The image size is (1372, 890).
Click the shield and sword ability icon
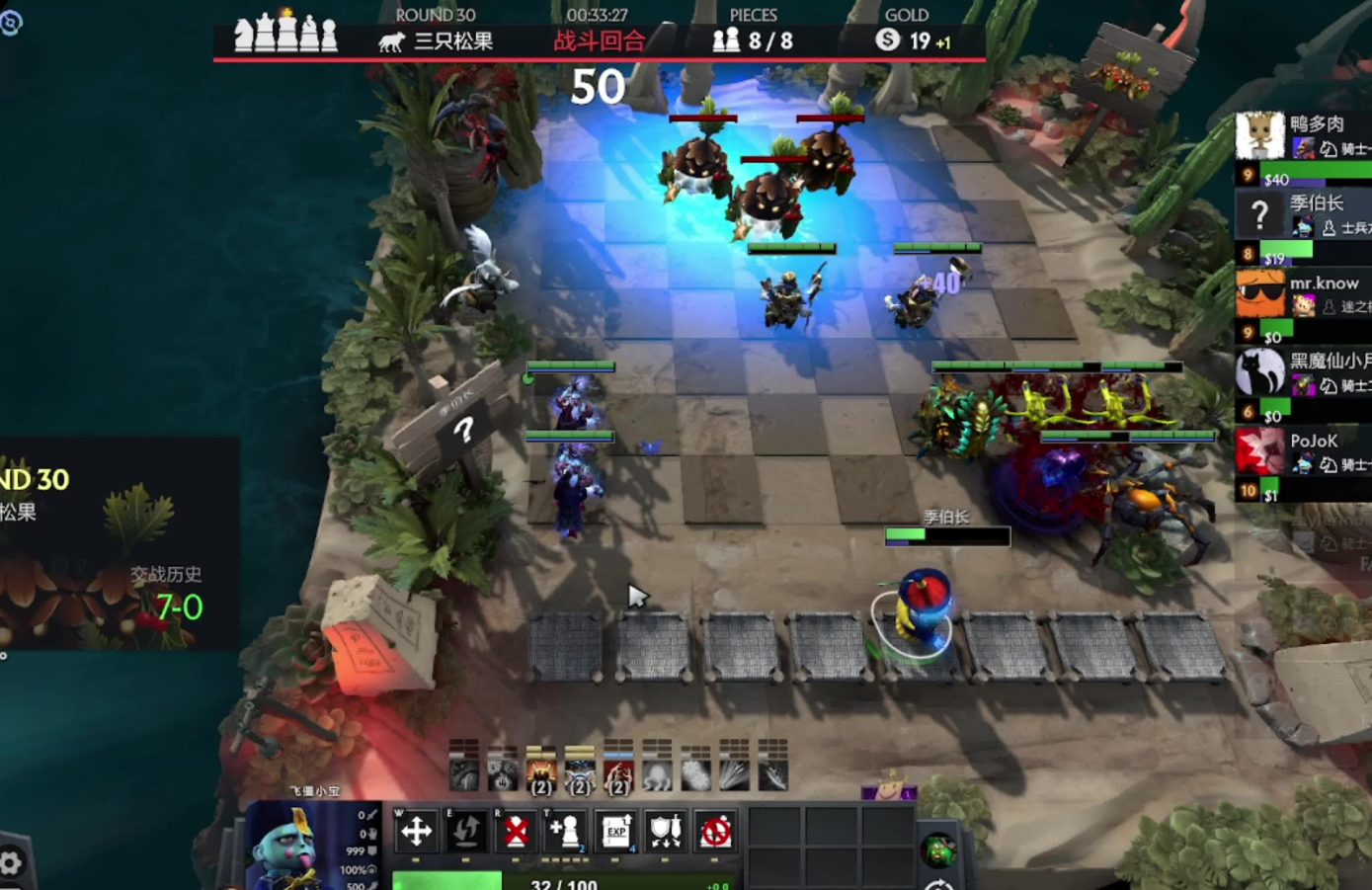(666, 831)
